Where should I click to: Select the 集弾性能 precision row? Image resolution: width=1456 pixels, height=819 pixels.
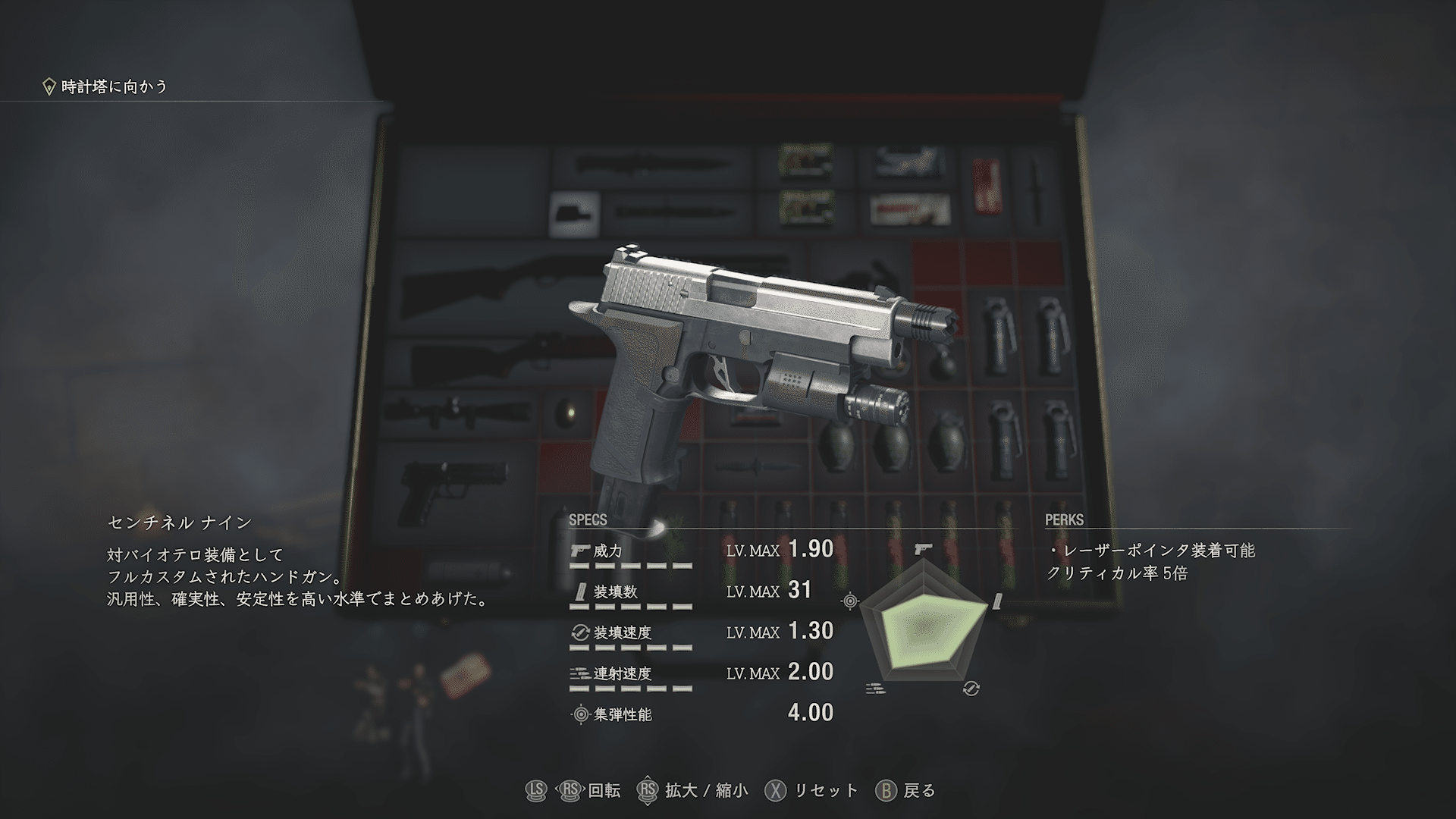coord(701,714)
